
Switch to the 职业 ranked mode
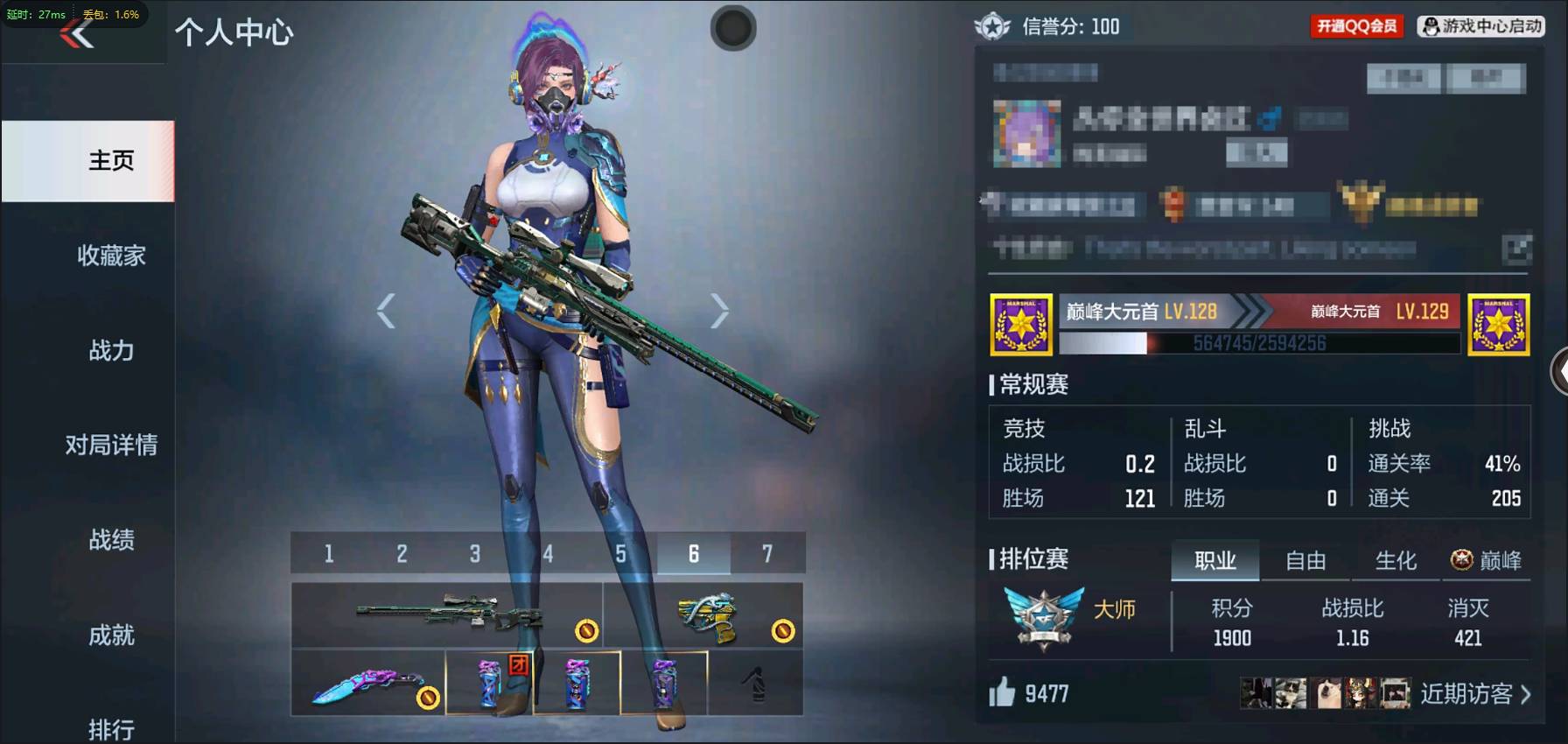(1215, 561)
